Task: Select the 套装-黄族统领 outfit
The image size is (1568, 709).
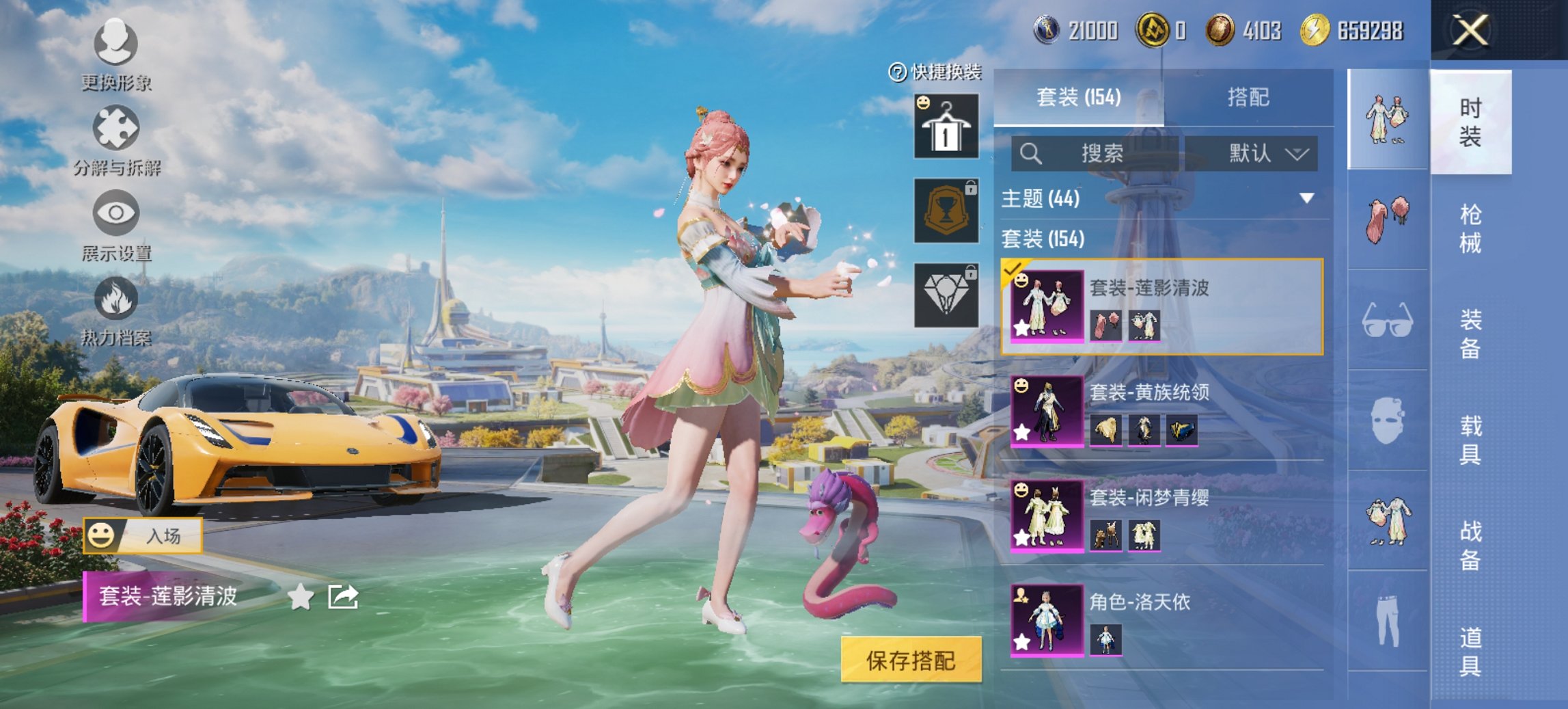Action: point(1161,412)
